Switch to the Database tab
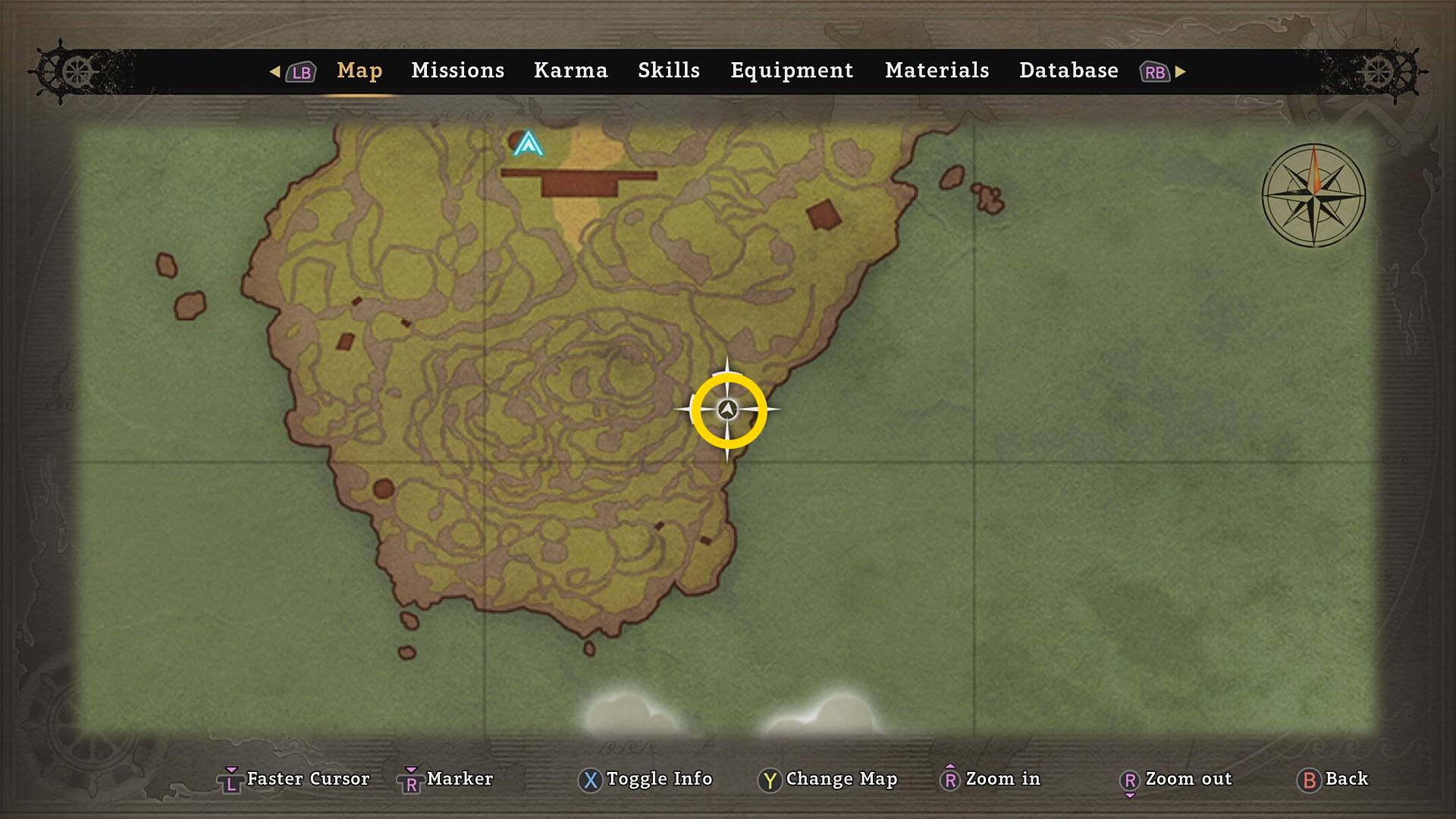Image resolution: width=1456 pixels, height=819 pixels. [1068, 71]
